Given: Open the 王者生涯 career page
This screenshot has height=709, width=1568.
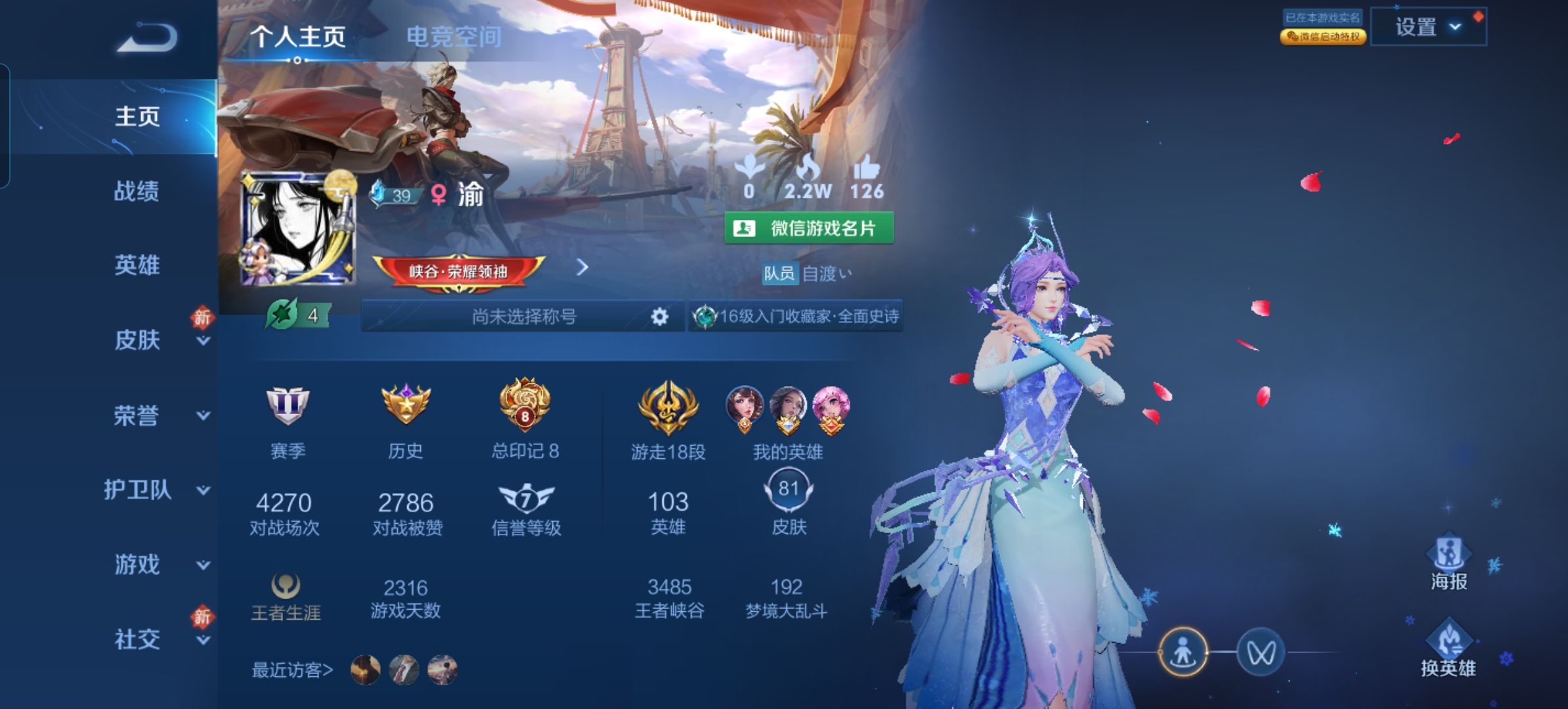Looking at the screenshot, I should tap(286, 597).
